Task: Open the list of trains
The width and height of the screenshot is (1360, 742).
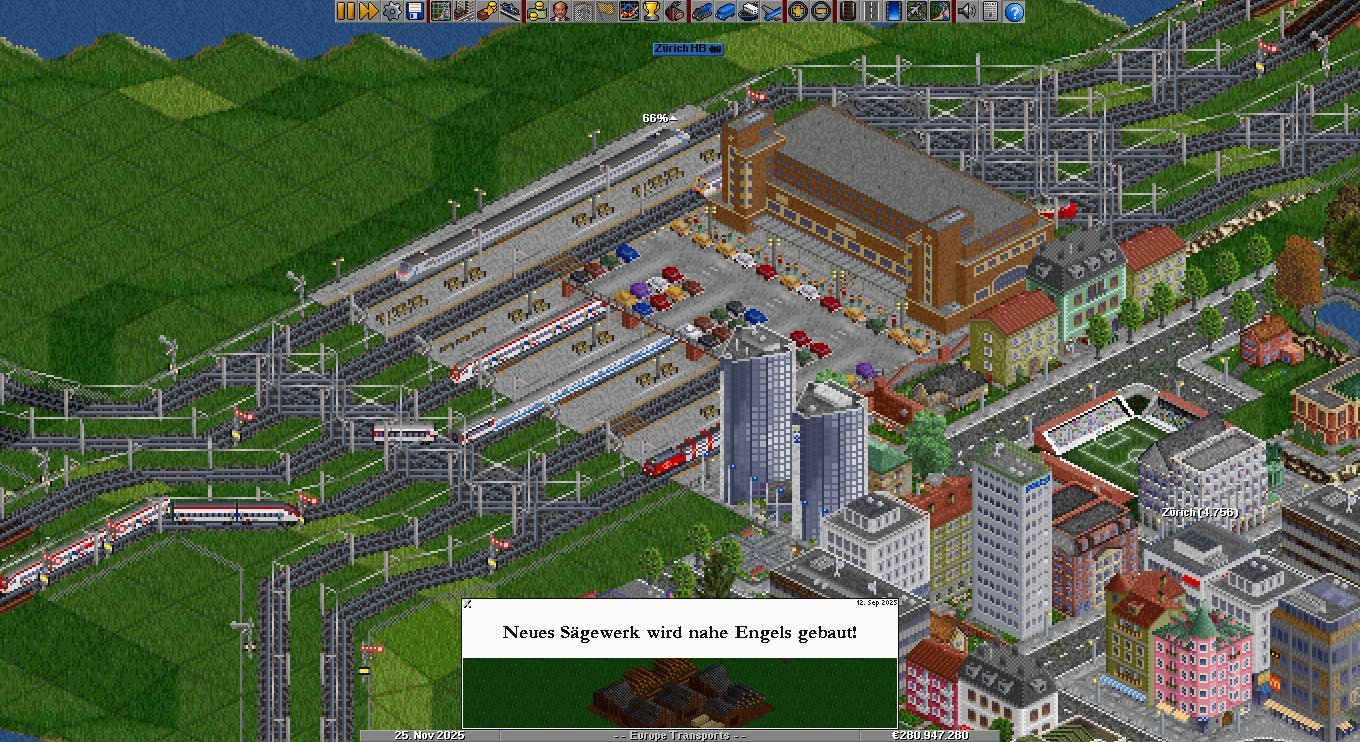Action: (x=700, y=11)
